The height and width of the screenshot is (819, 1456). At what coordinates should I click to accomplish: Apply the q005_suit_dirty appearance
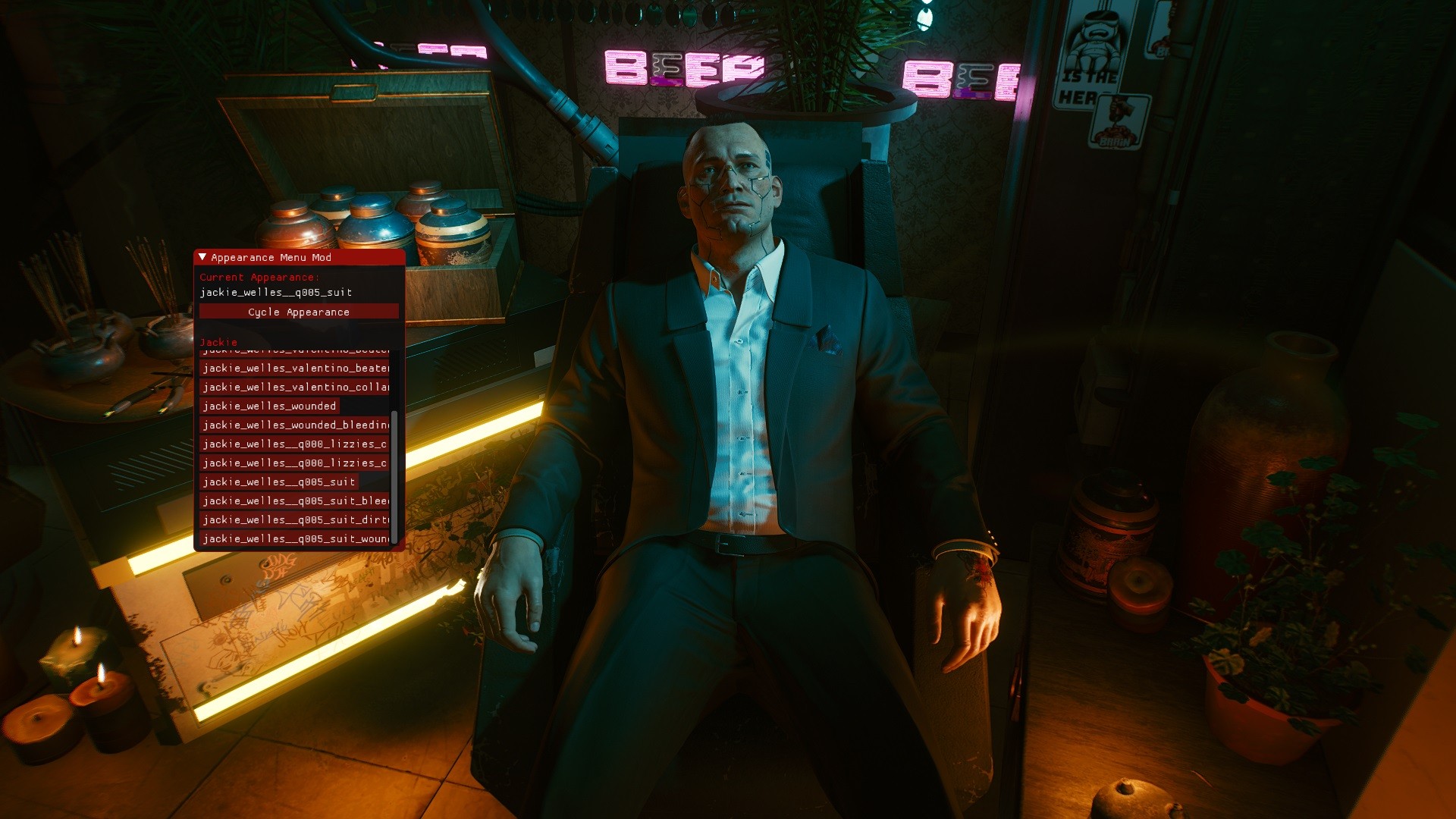pyautogui.click(x=294, y=519)
